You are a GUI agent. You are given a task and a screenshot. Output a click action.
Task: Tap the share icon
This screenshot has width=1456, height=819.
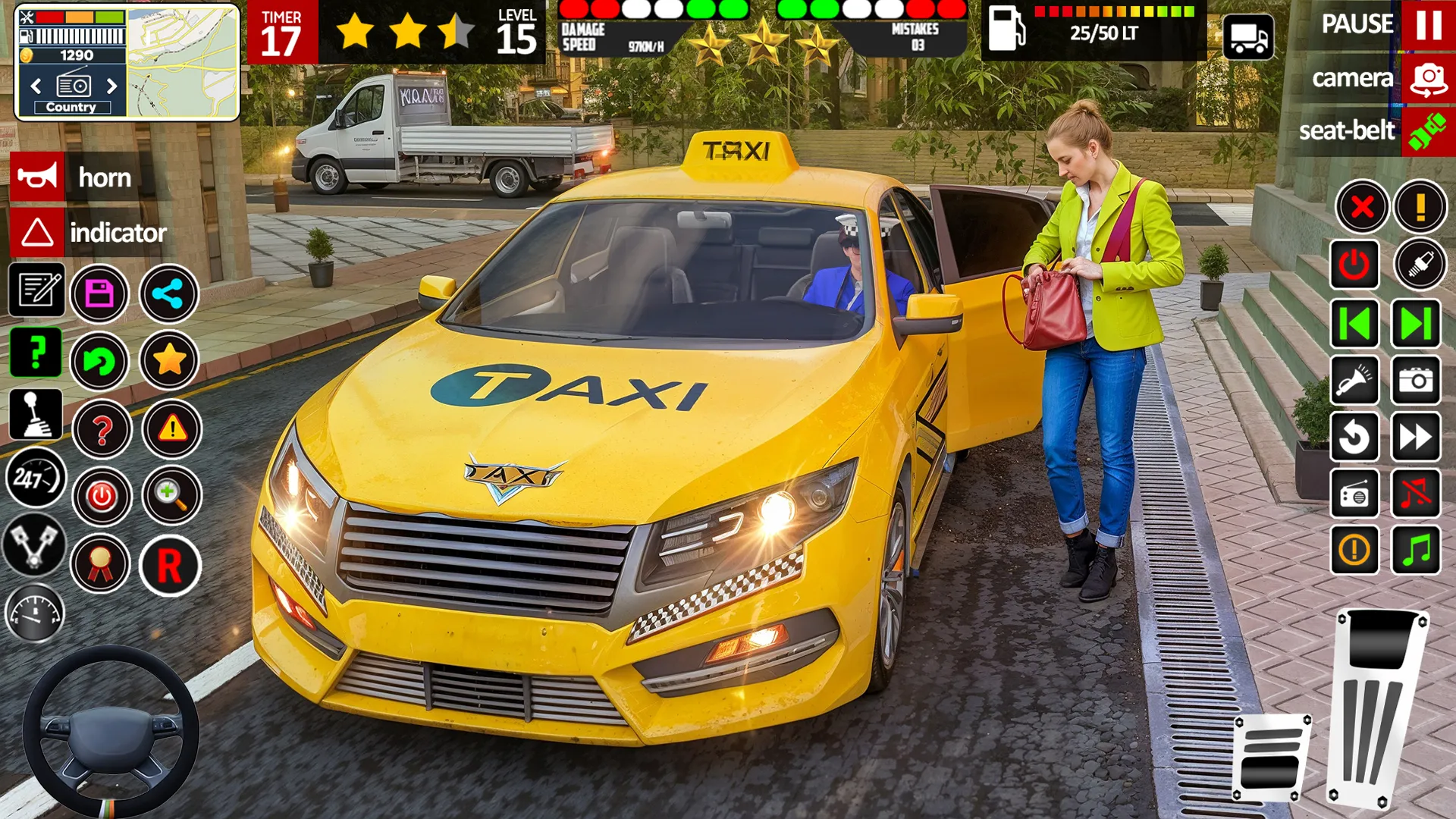pyautogui.click(x=168, y=293)
